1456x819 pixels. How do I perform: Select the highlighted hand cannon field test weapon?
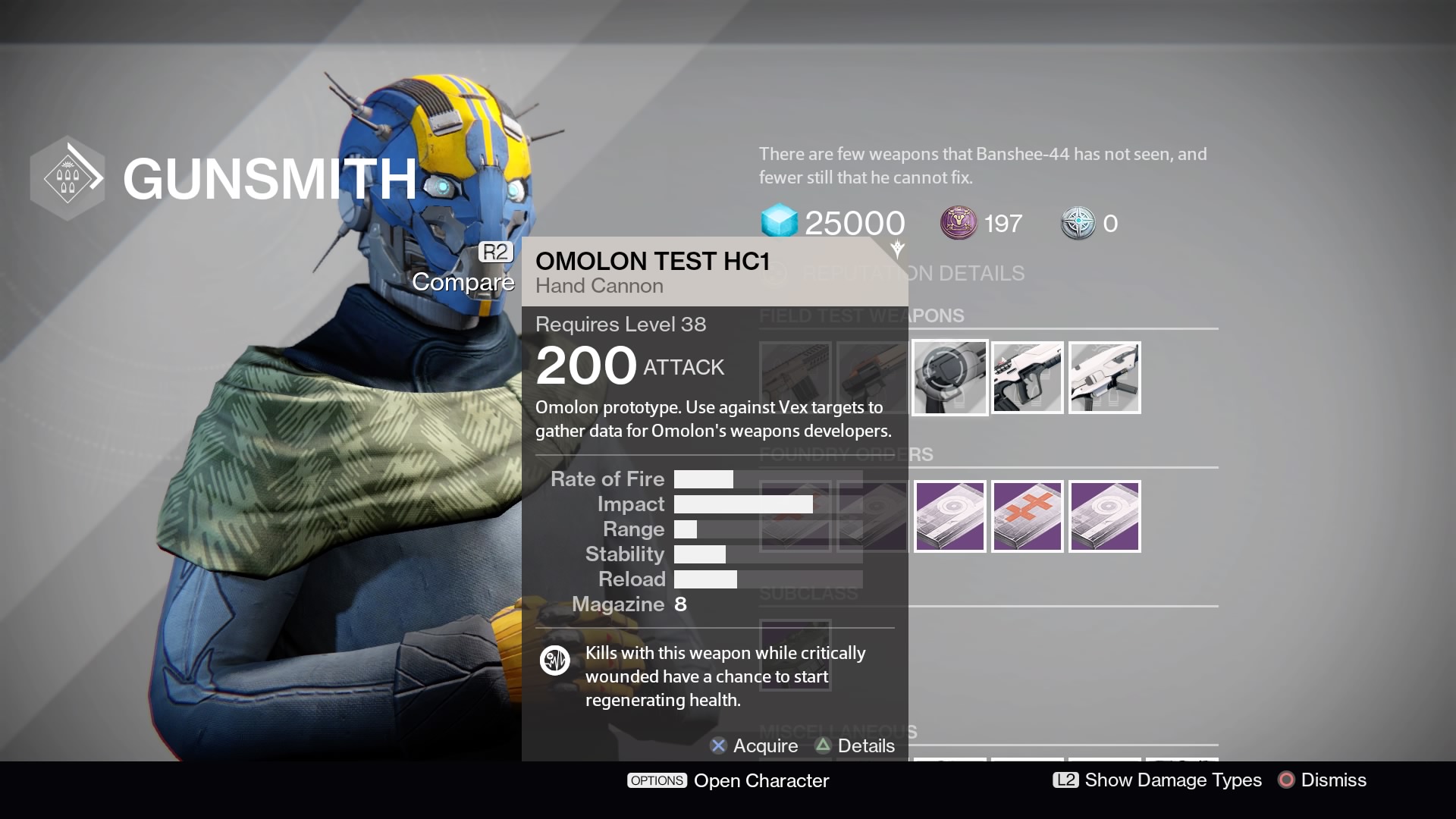[949, 377]
